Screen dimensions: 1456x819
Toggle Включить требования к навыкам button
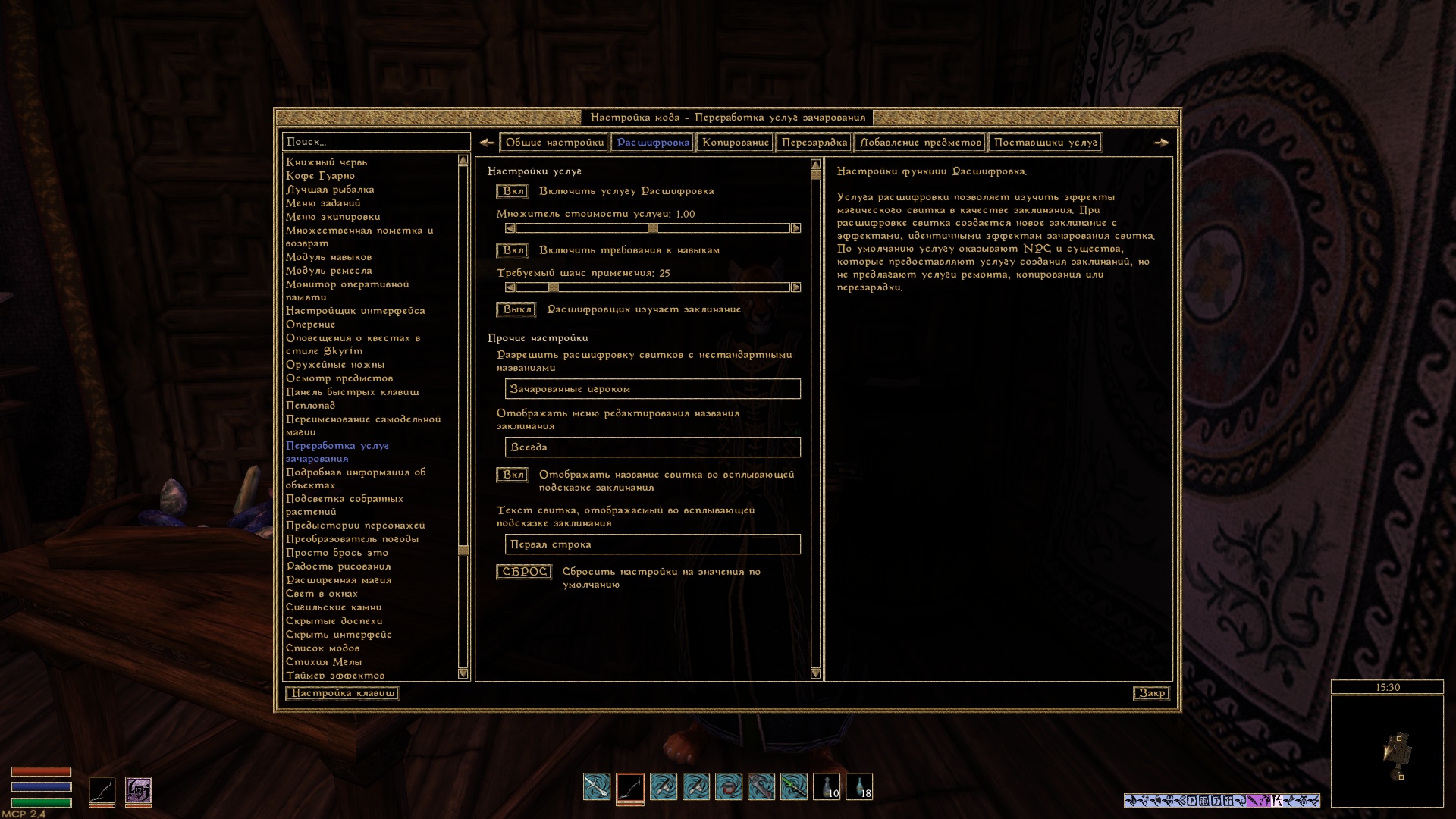tap(513, 250)
